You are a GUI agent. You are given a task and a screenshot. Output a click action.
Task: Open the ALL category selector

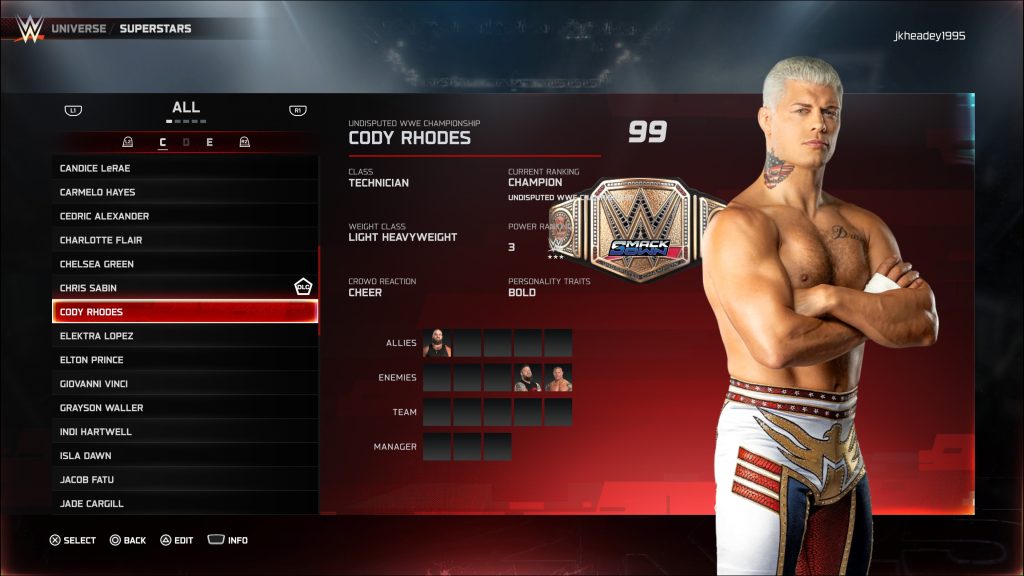[186, 108]
